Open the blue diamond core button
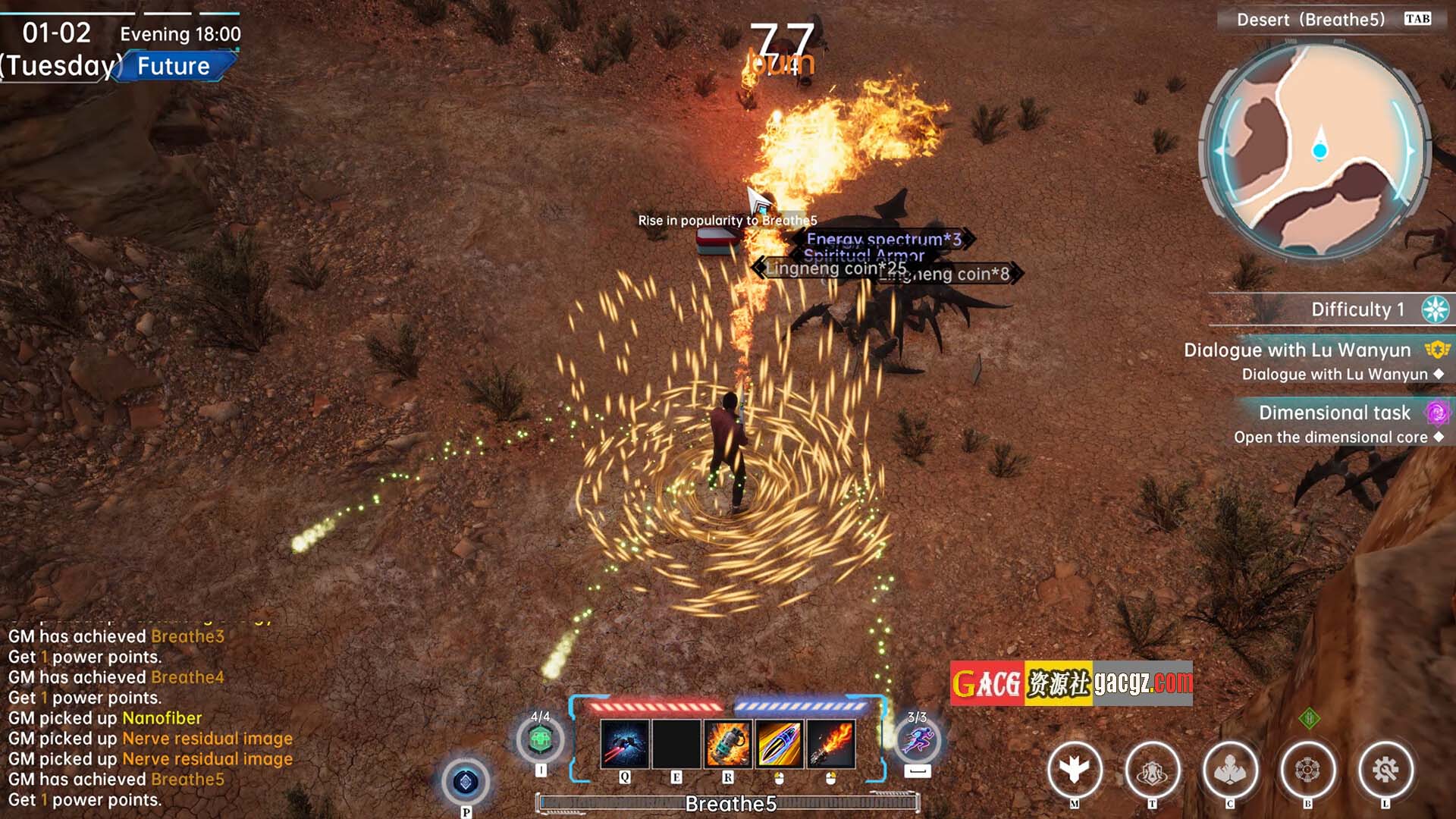This screenshot has width=1456, height=819. [466, 782]
